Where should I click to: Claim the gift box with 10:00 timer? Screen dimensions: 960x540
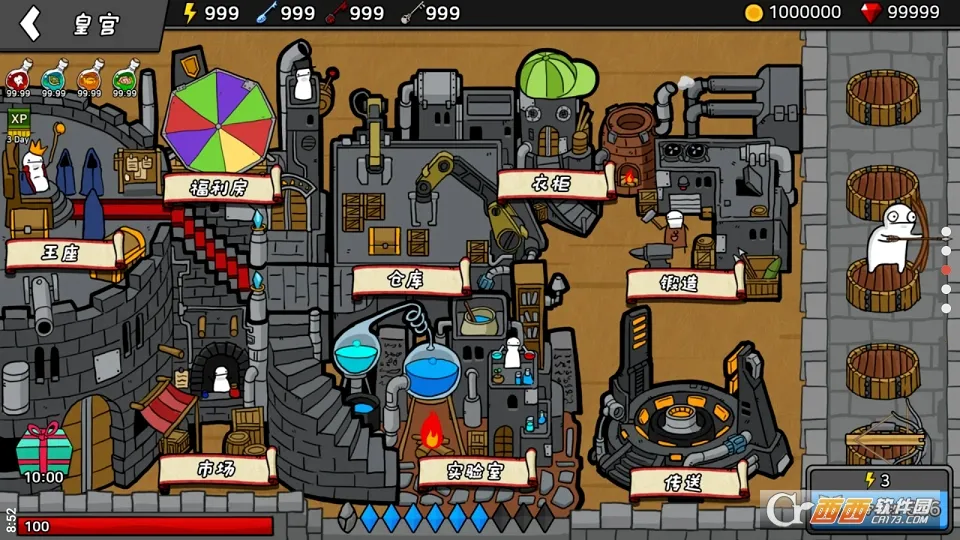pyautogui.click(x=42, y=450)
